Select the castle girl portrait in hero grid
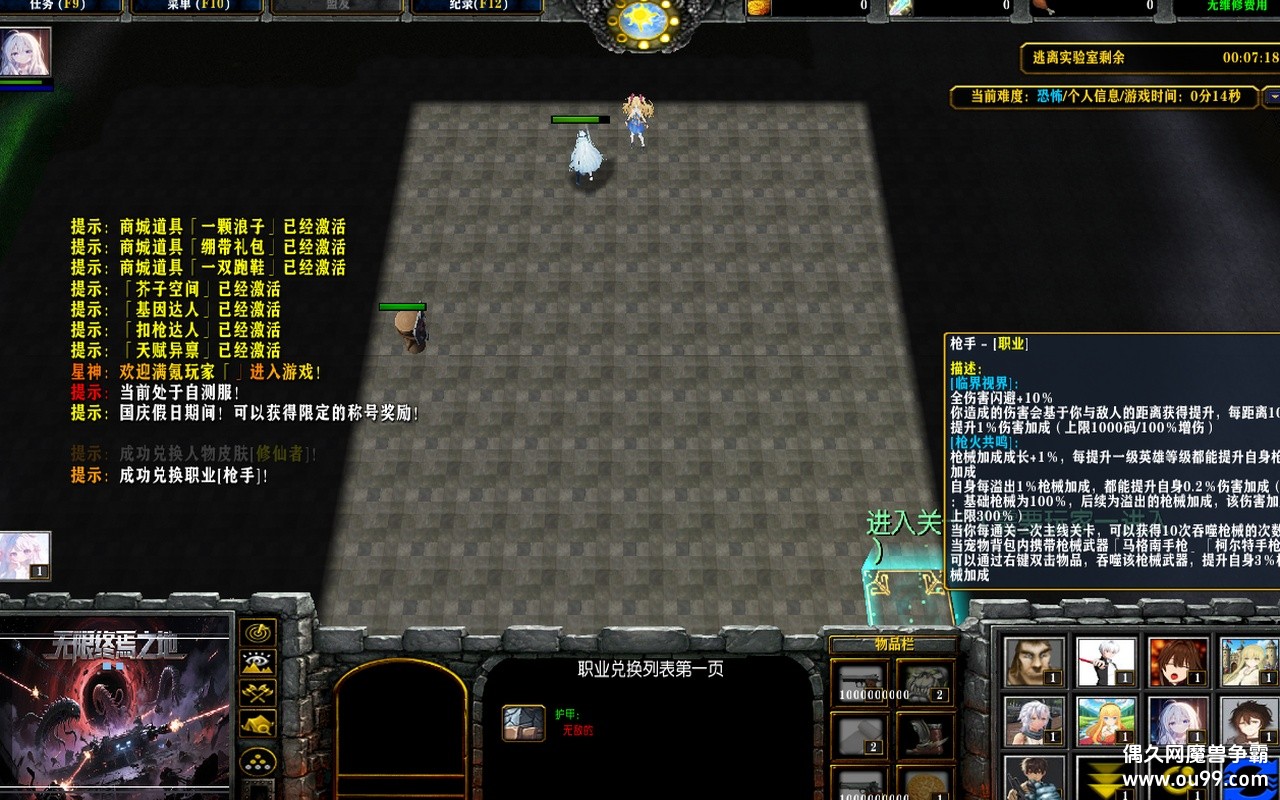Image resolution: width=1280 pixels, height=800 pixels. [x=1247, y=660]
